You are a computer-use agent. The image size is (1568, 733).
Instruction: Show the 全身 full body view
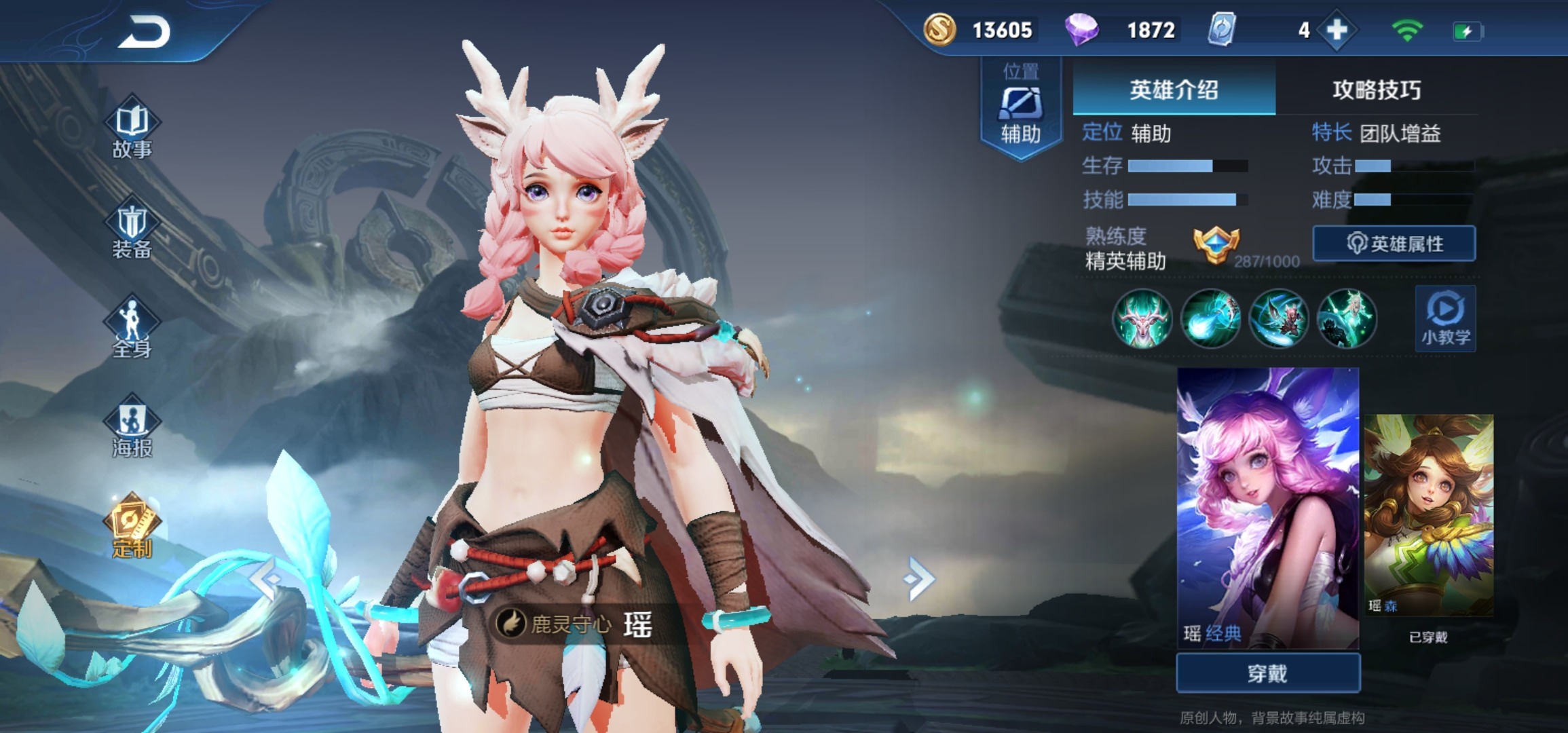click(x=132, y=330)
